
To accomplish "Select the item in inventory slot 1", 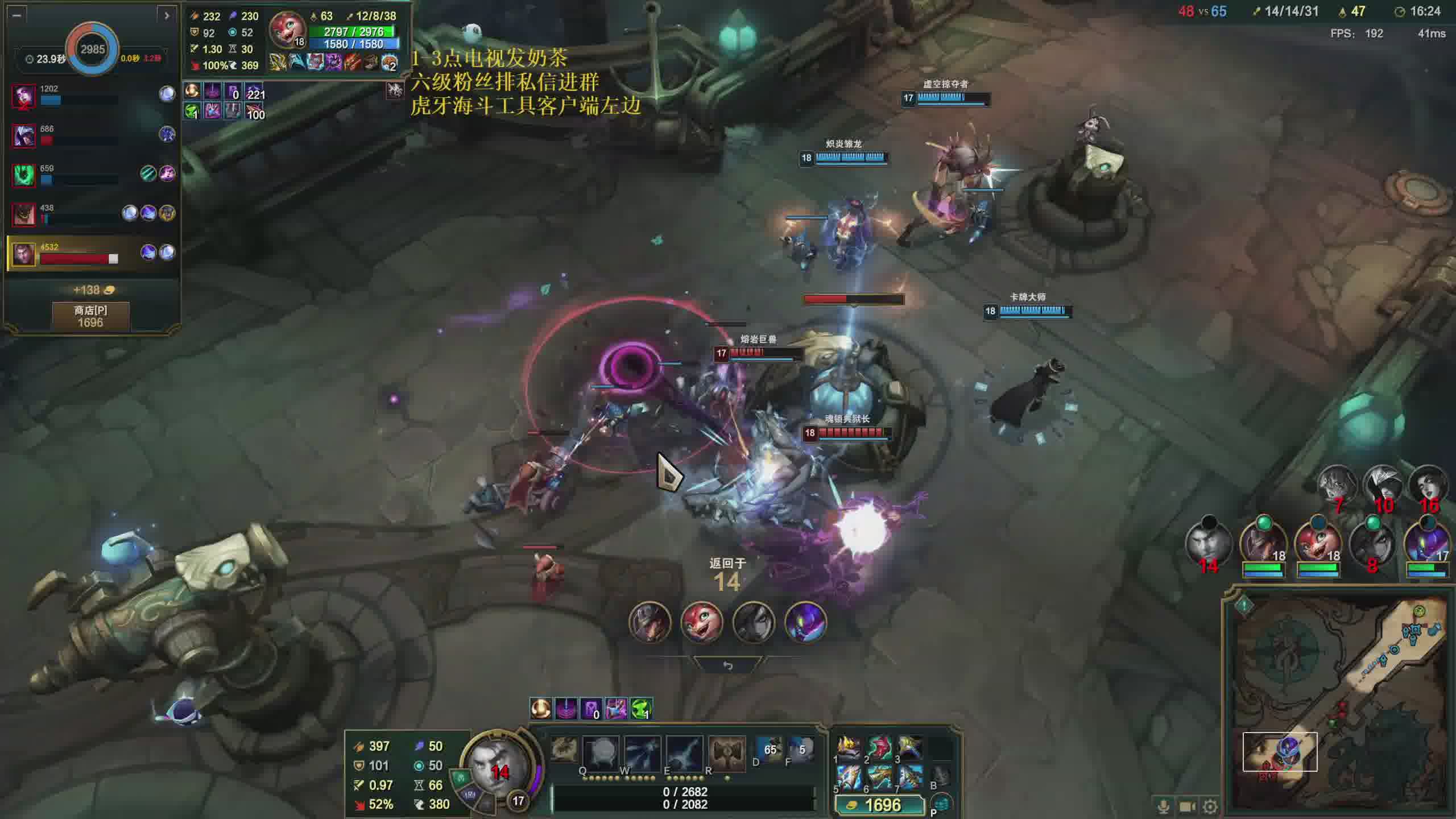I will 849,747.
